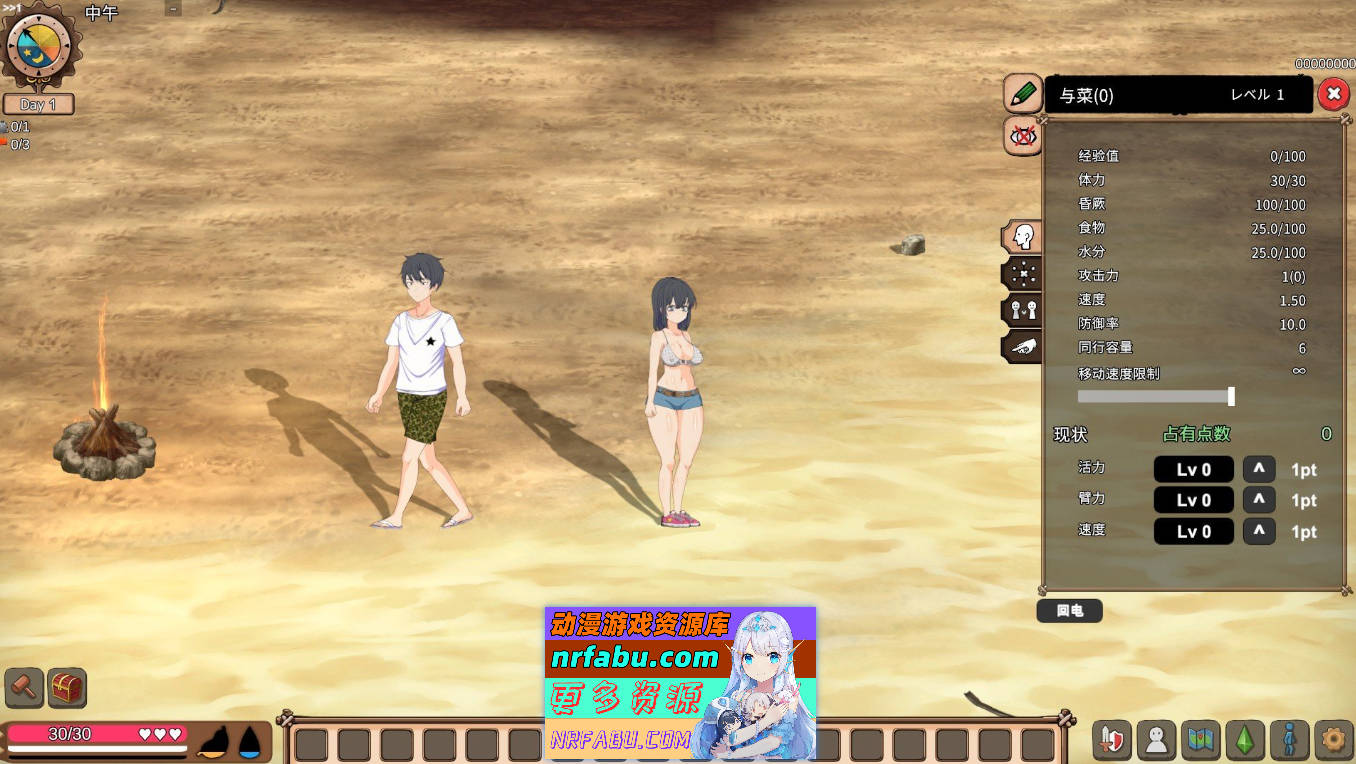Open the sword and shield combat panel
Screen dimensions: 1356x764
pyautogui.click(x=1111, y=740)
